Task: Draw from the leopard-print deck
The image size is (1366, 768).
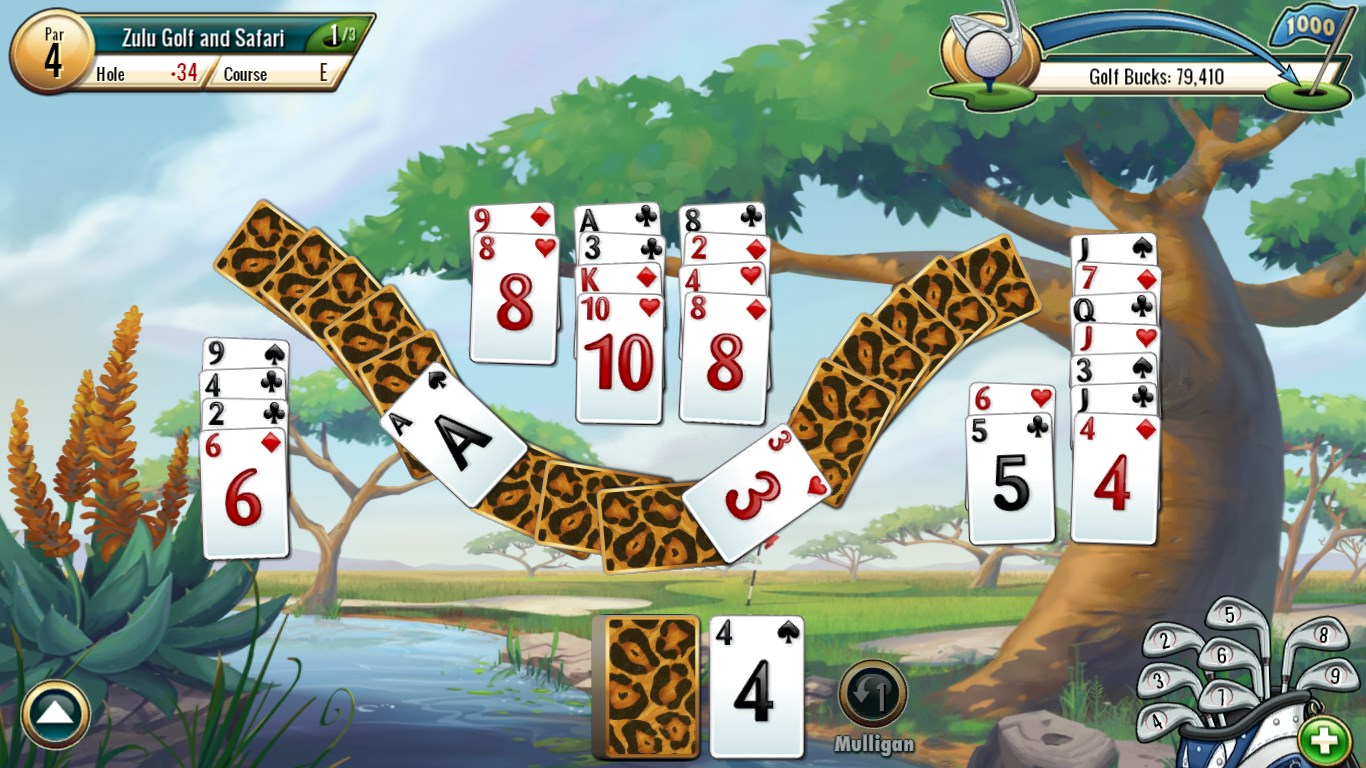Action: pyautogui.click(x=648, y=684)
